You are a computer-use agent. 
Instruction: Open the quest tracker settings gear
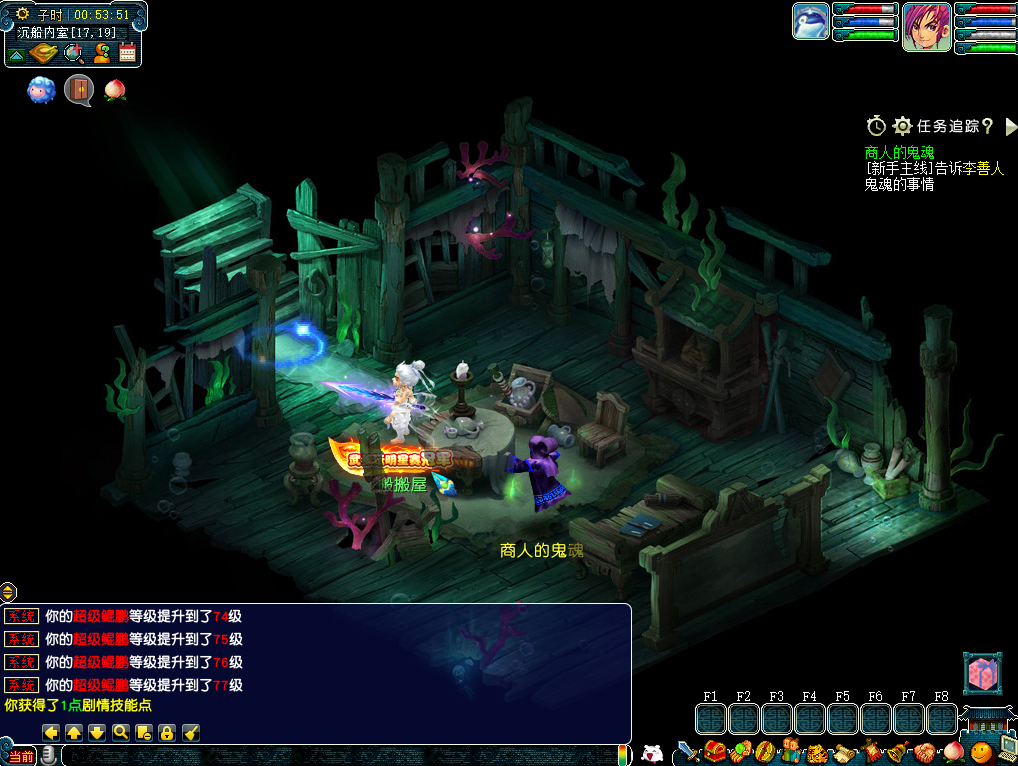click(x=902, y=126)
